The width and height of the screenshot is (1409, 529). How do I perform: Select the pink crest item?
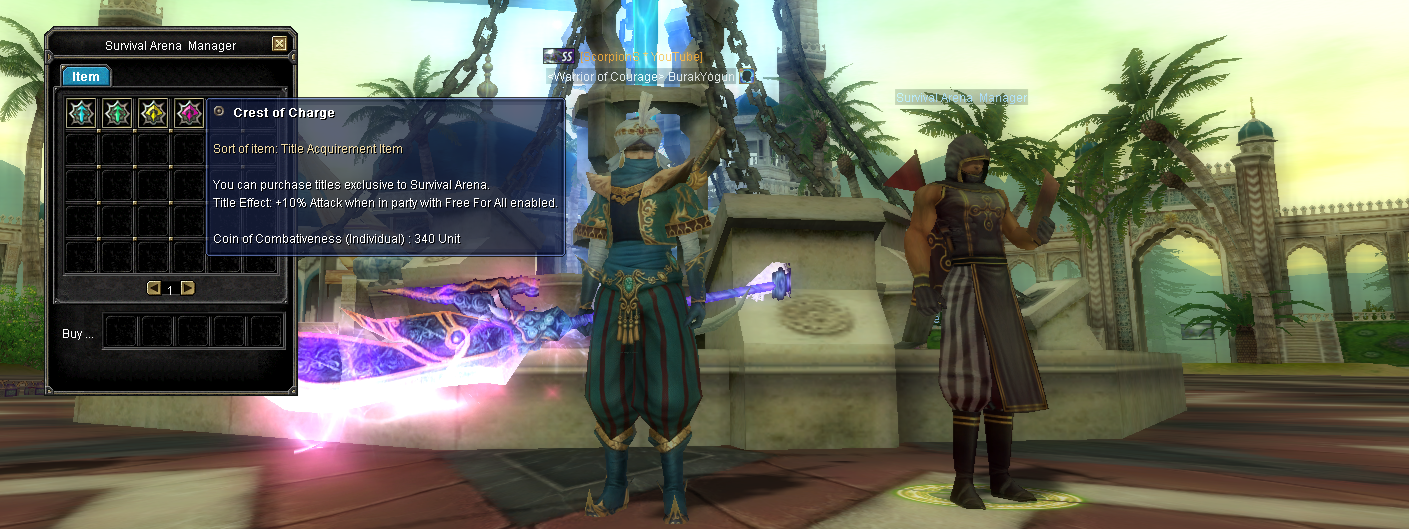188,113
